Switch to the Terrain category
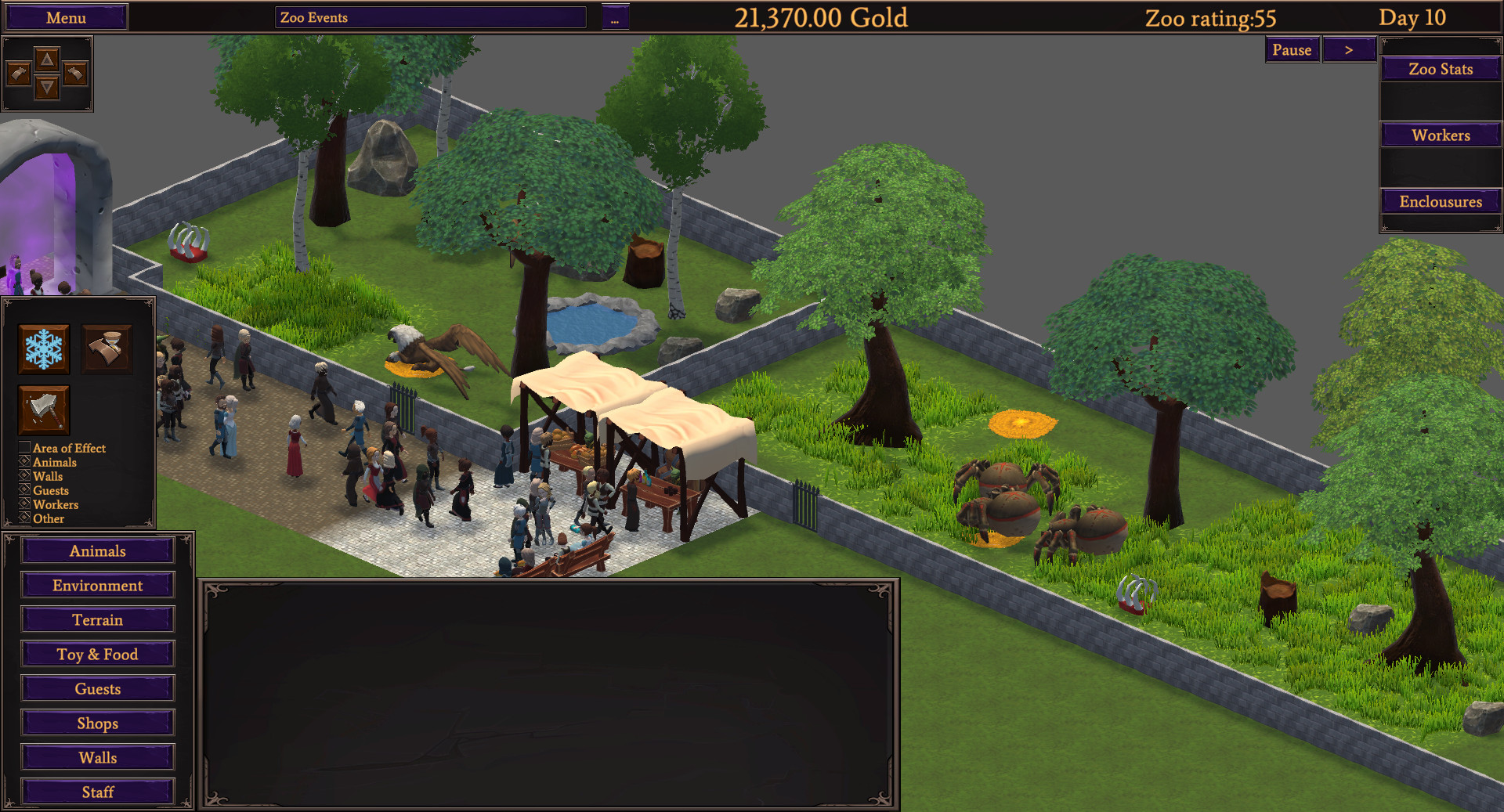Screen dimensions: 1504x812 97,619
